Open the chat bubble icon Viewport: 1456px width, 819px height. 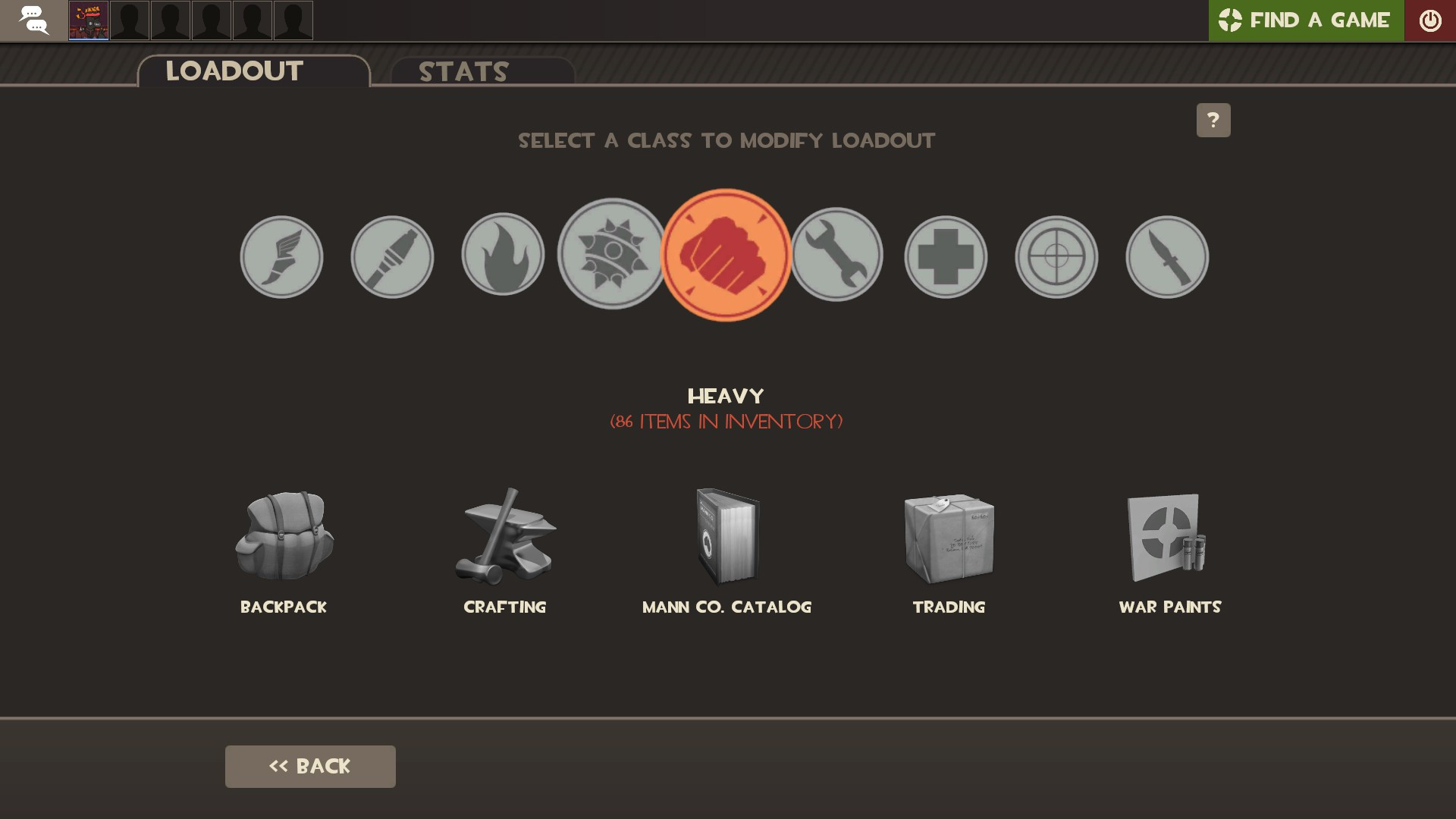tap(33, 20)
